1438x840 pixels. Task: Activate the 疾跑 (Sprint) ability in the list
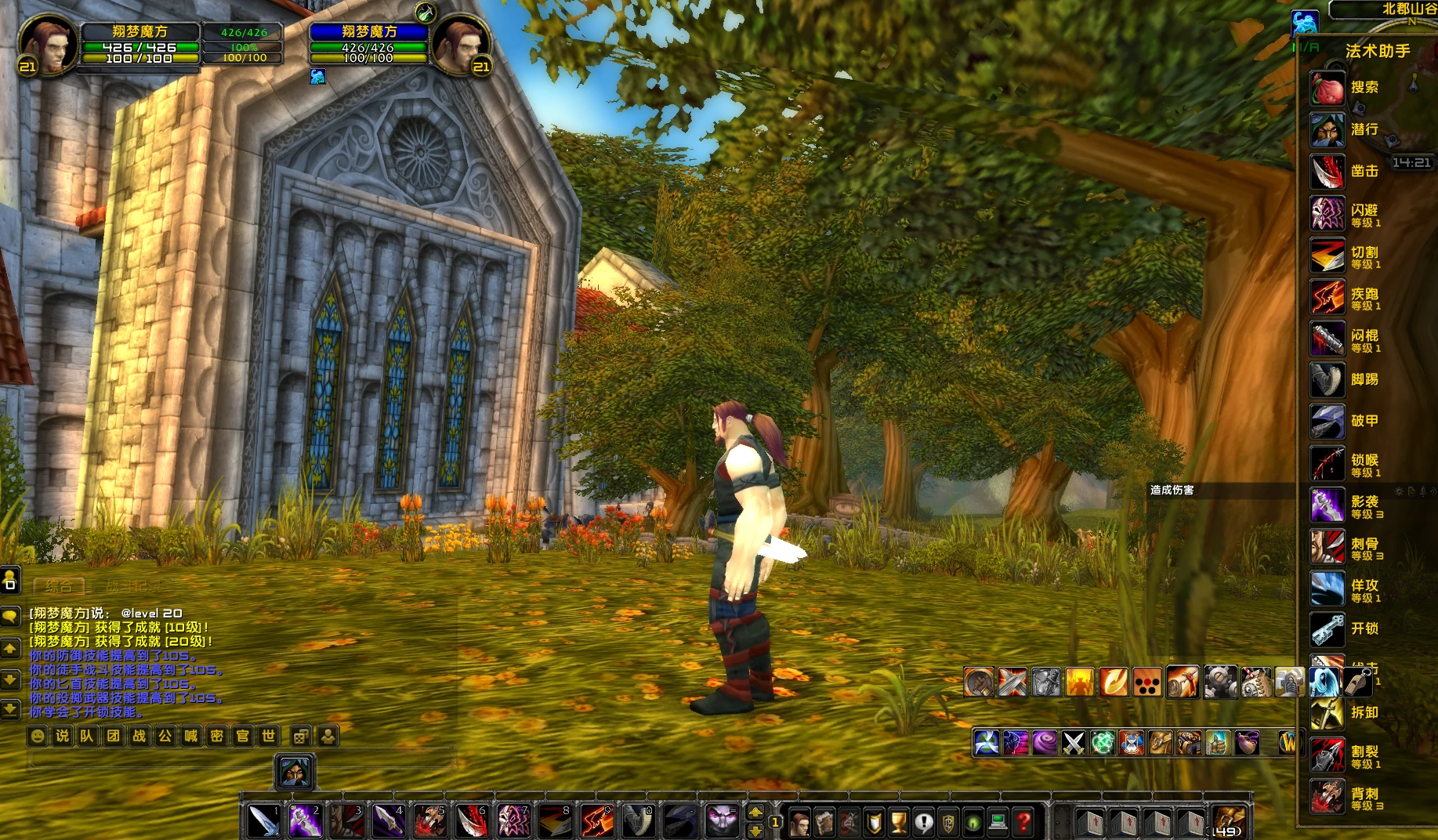tap(1328, 297)
